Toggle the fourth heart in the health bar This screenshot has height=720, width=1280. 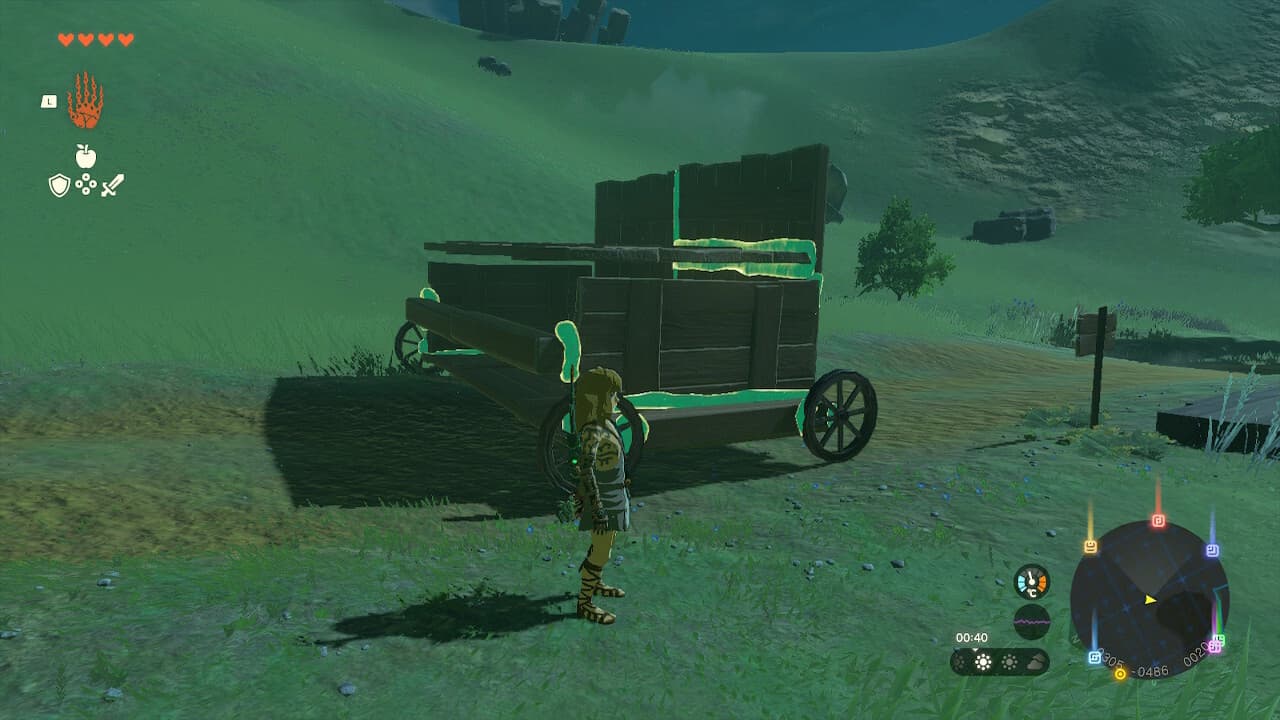click(x=126, y=39)
